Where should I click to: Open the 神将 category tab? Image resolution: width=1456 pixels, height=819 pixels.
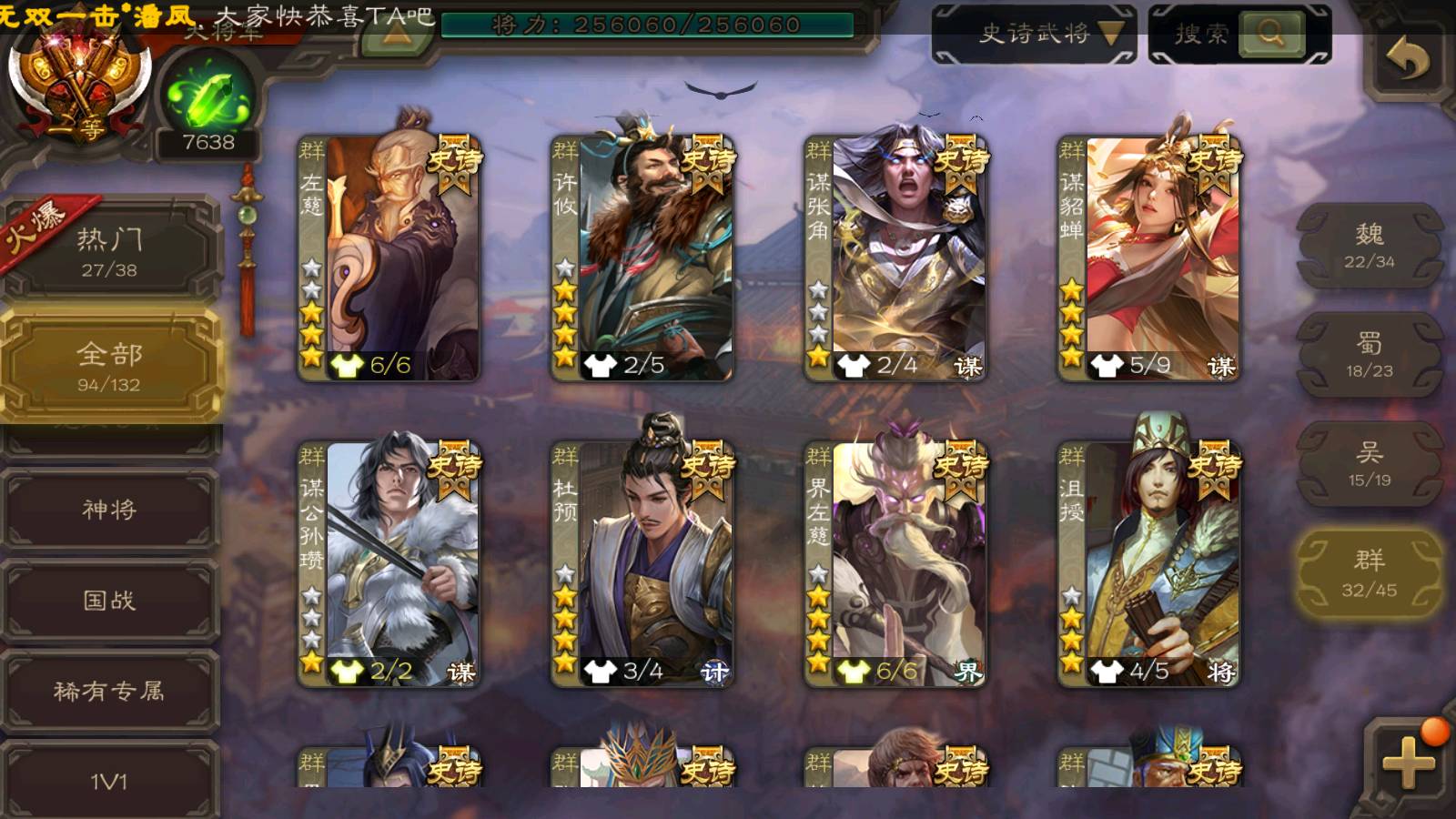110,509
